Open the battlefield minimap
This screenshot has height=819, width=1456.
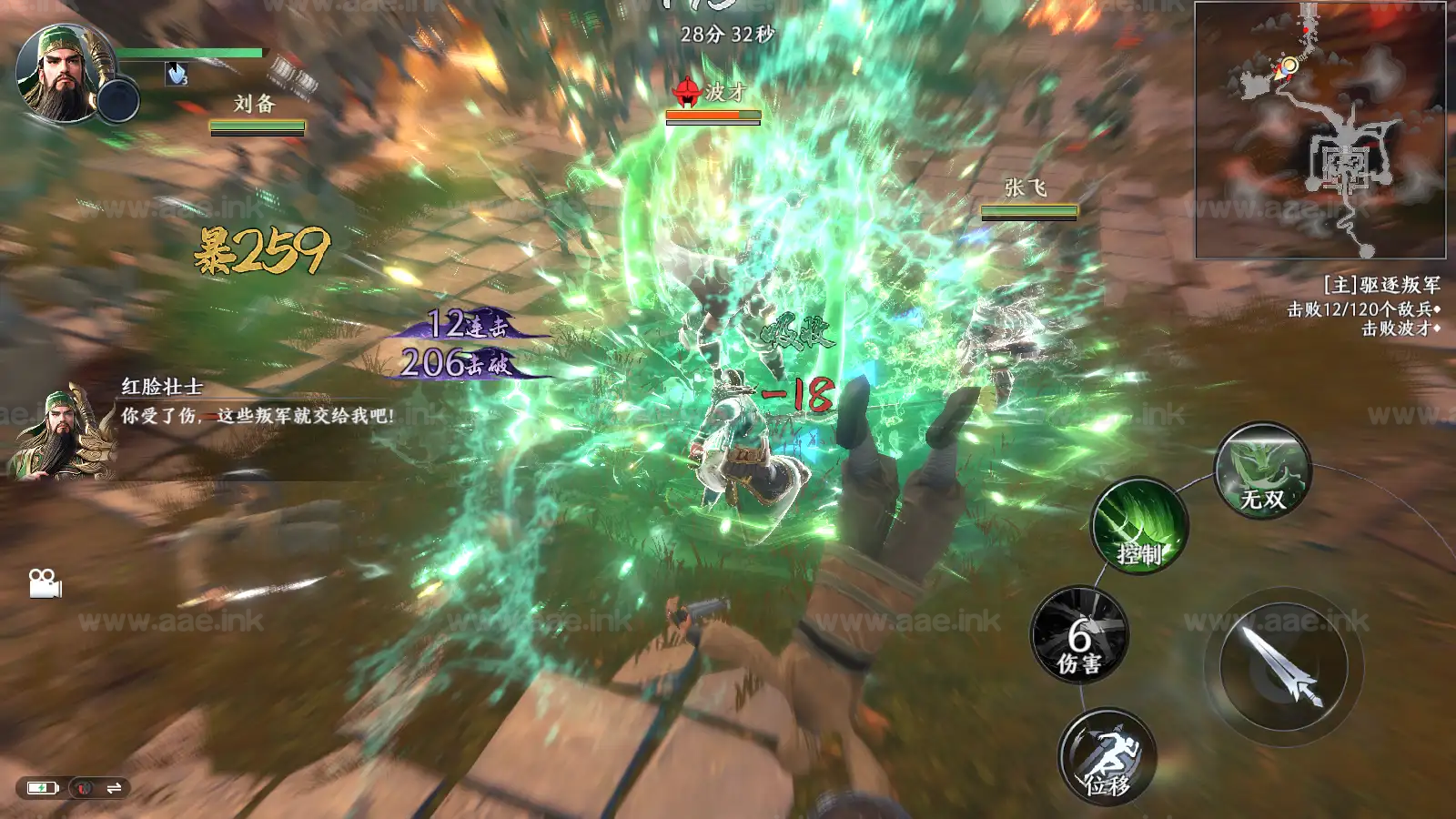click(1319, 130)
